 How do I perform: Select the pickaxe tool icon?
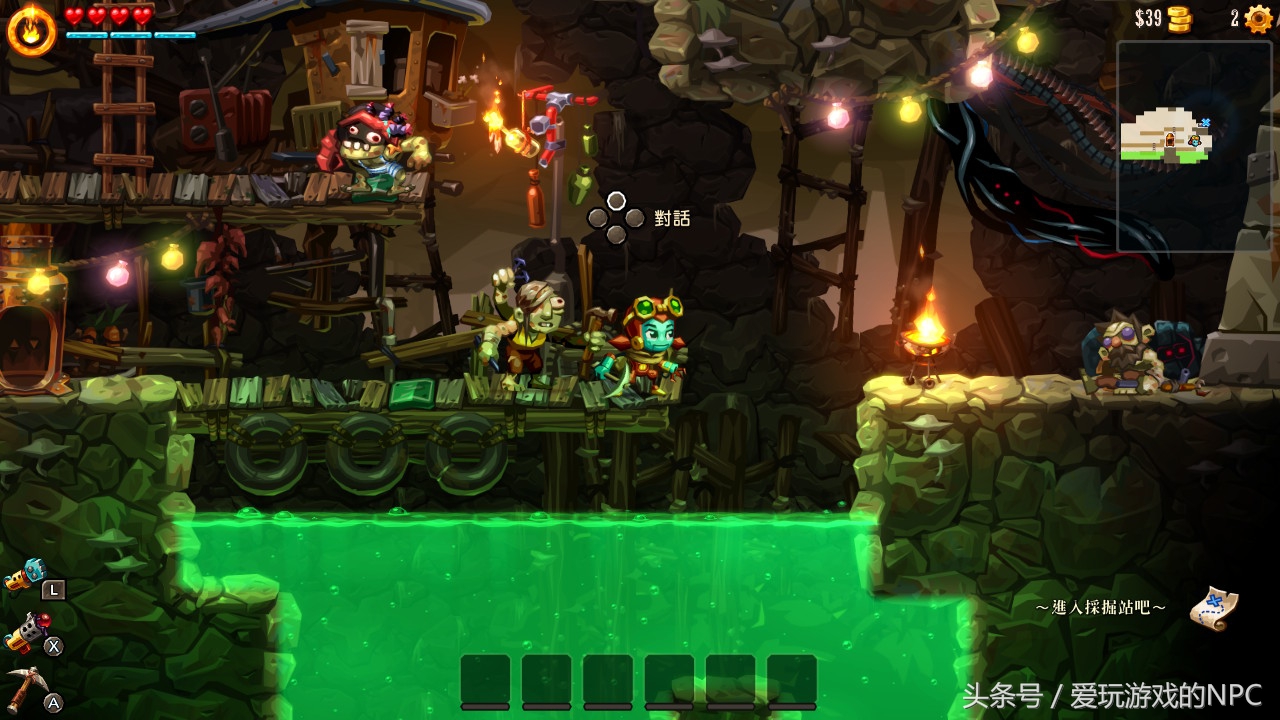(27, 688)
